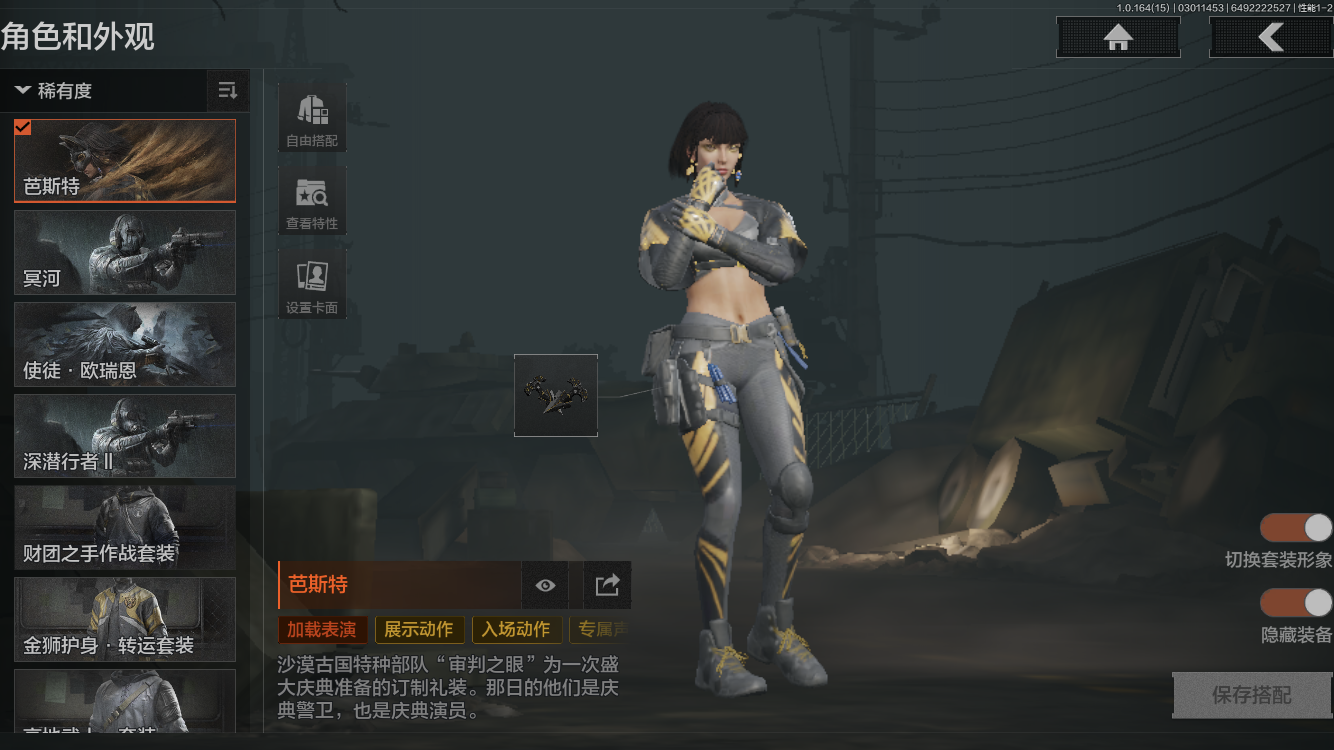
Task: Select the 冥河 character in the list
Action: click(124, 253)
